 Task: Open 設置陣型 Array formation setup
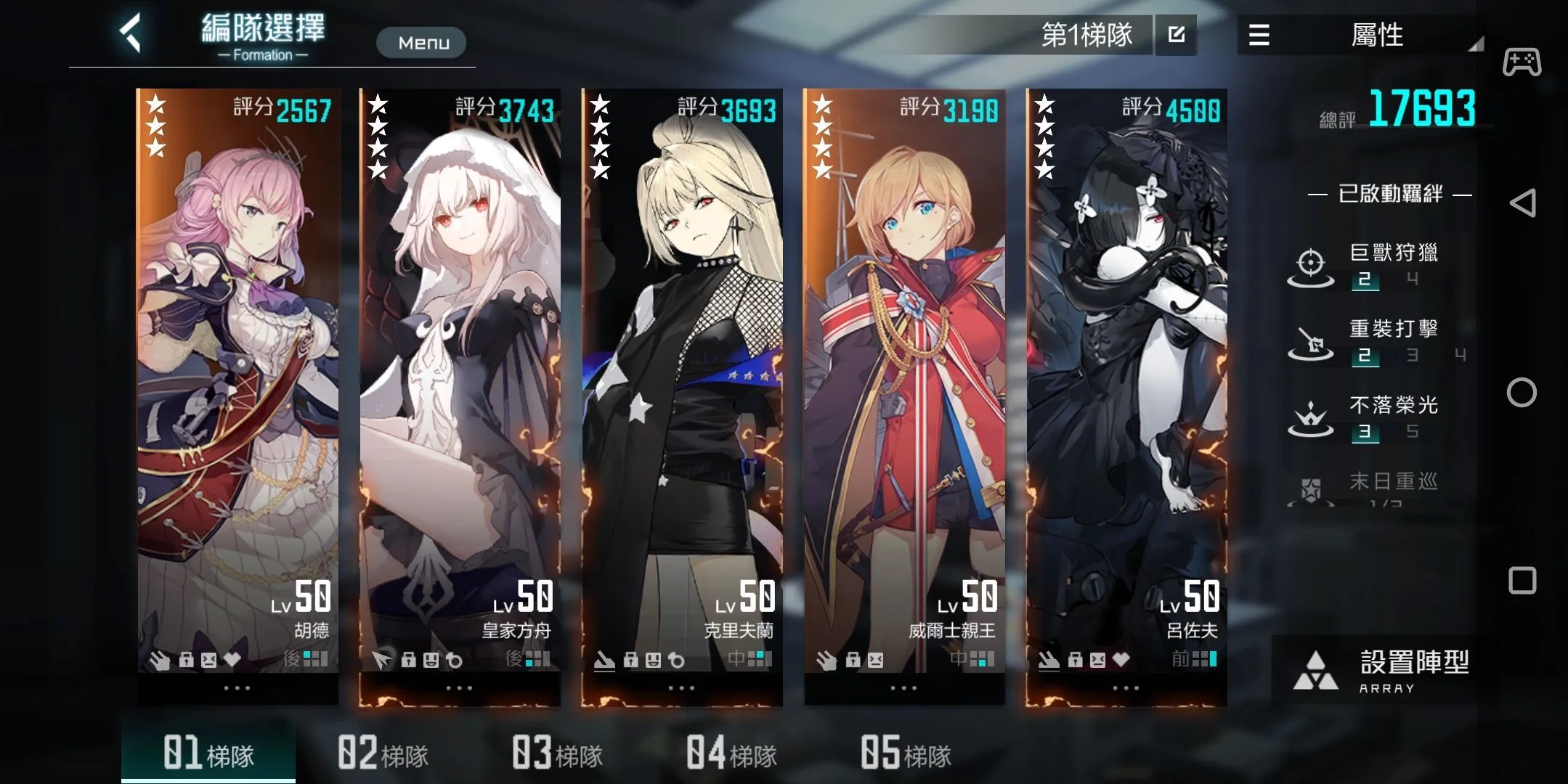click(x=1380, y=671)
